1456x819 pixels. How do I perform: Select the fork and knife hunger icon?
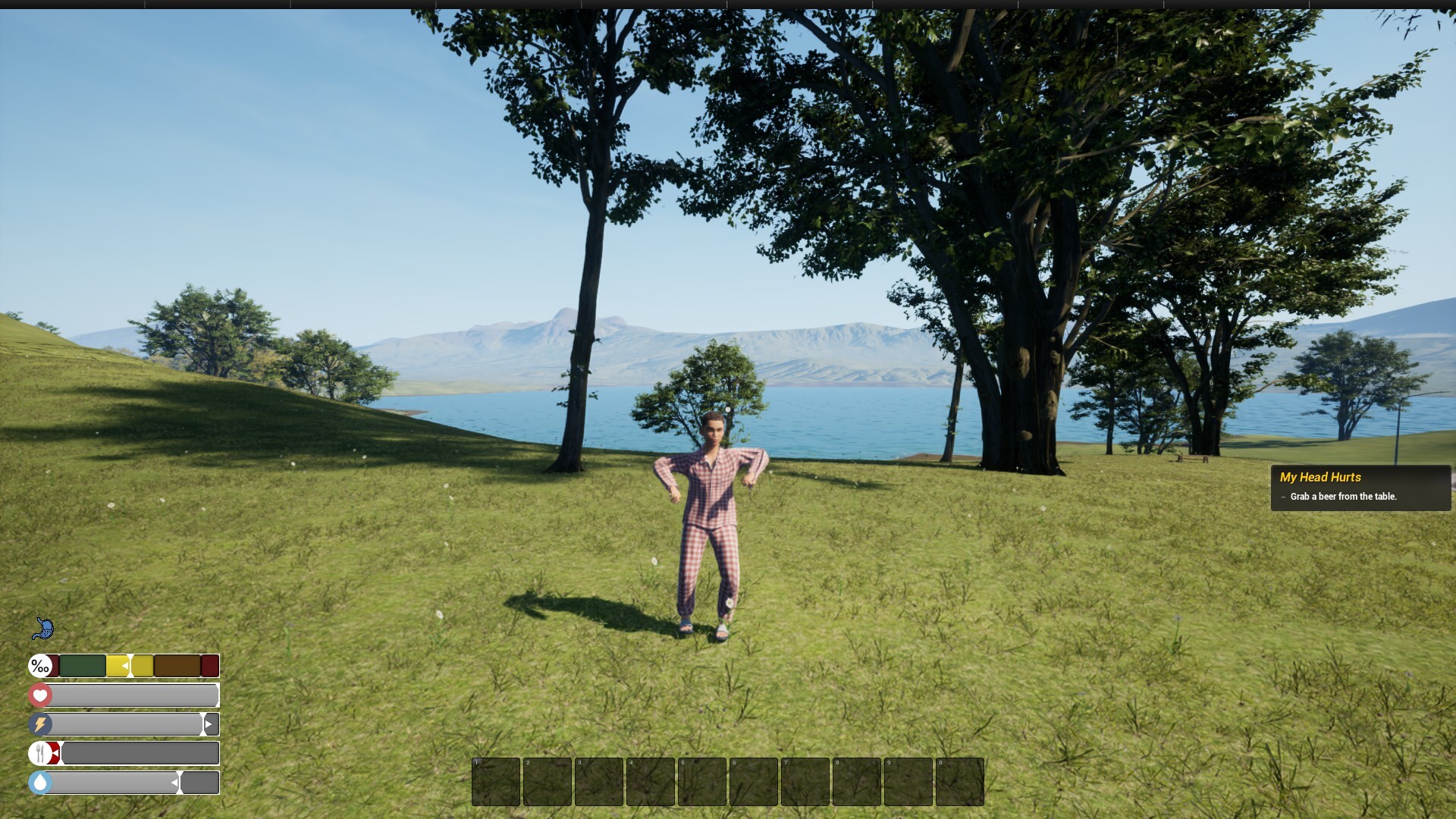click(x=39, y=752)
